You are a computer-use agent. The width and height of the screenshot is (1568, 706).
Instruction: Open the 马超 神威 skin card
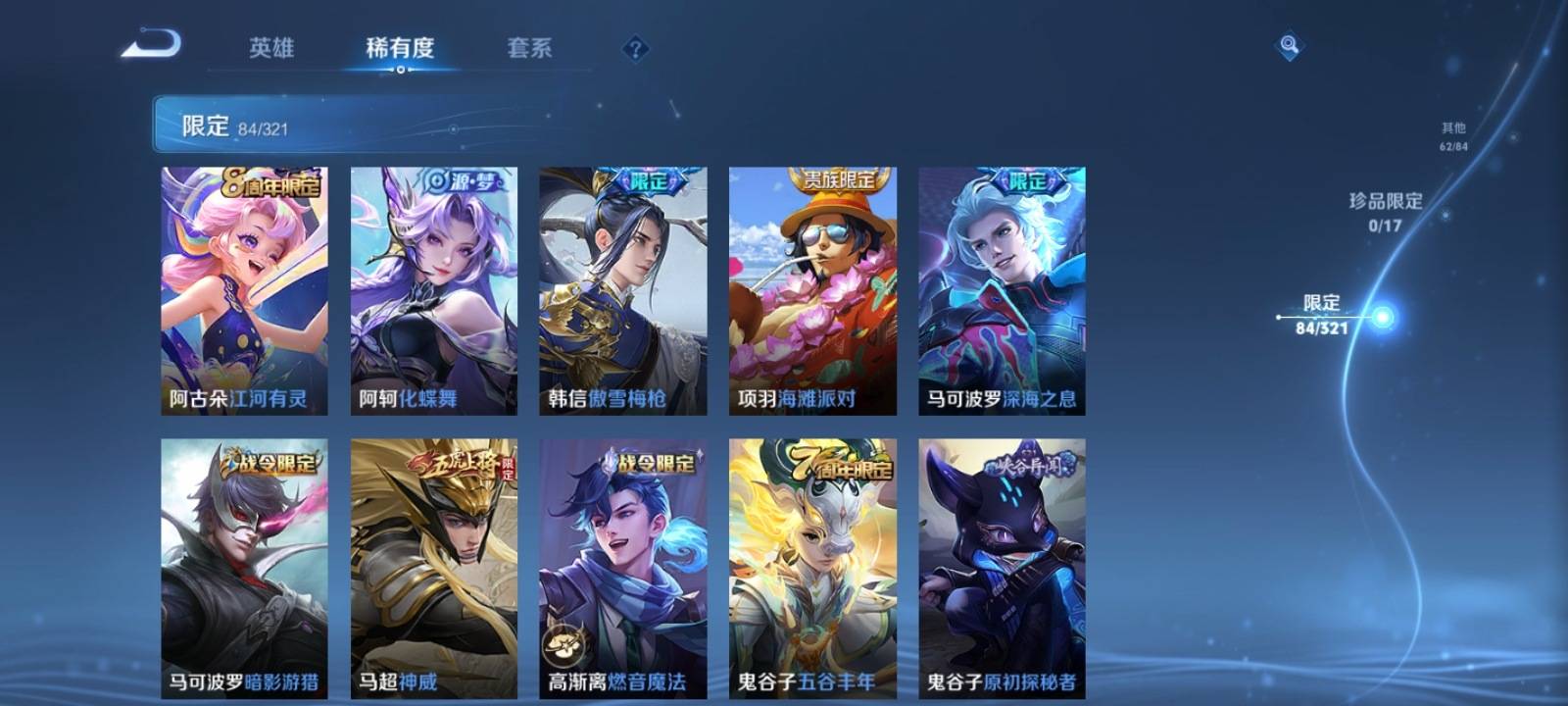coord(434,569)
